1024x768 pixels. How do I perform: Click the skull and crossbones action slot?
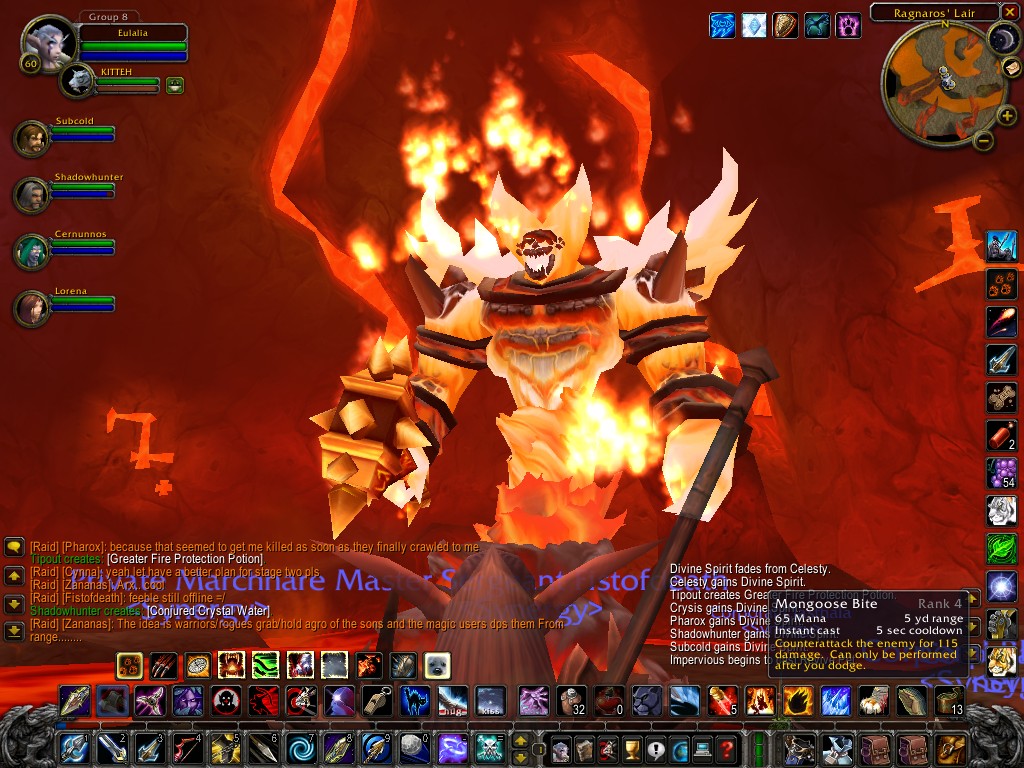click(488, 747)
